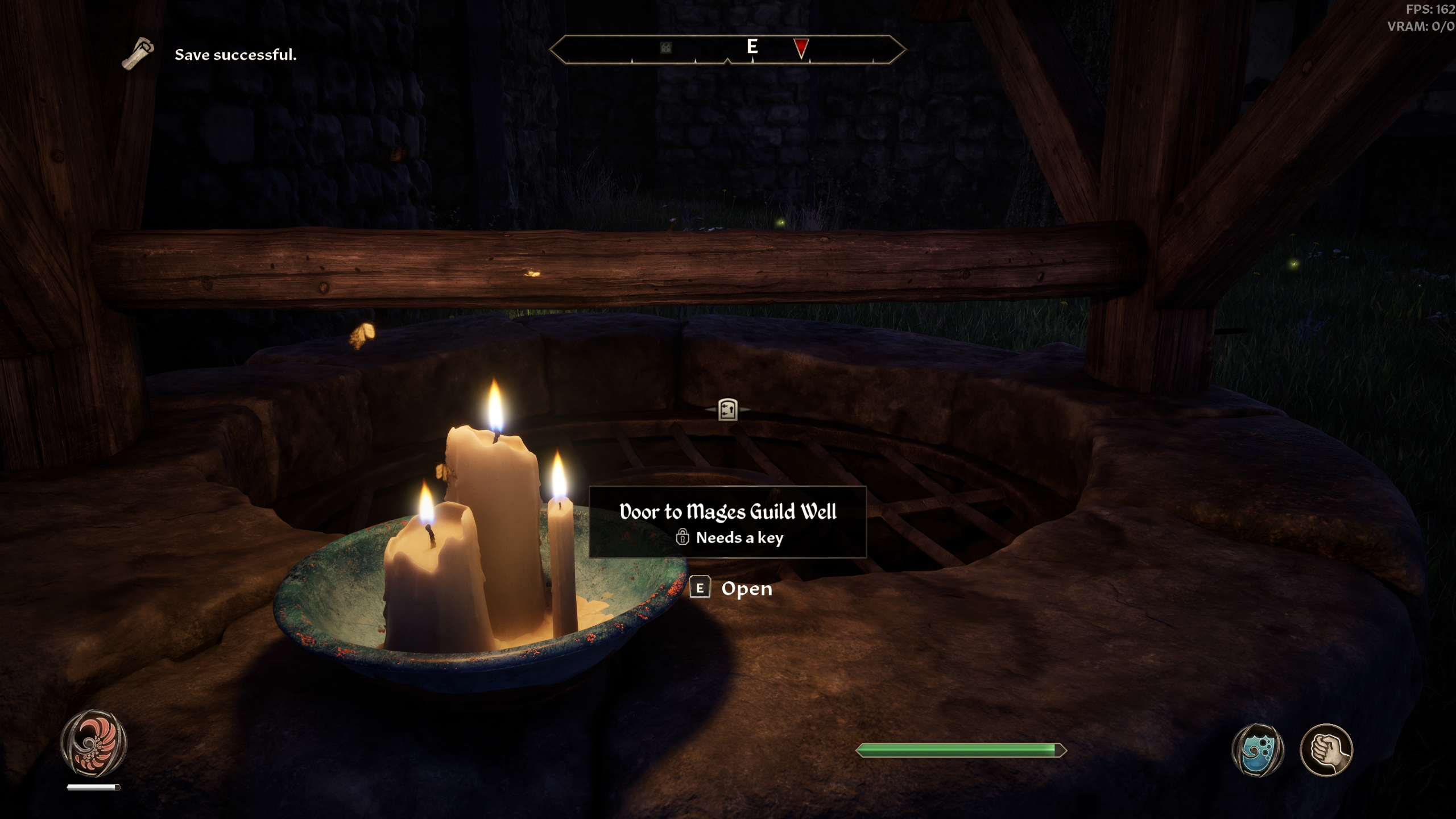
Task: Click the scroll icon beside Save successful
Action: (138, 54)
